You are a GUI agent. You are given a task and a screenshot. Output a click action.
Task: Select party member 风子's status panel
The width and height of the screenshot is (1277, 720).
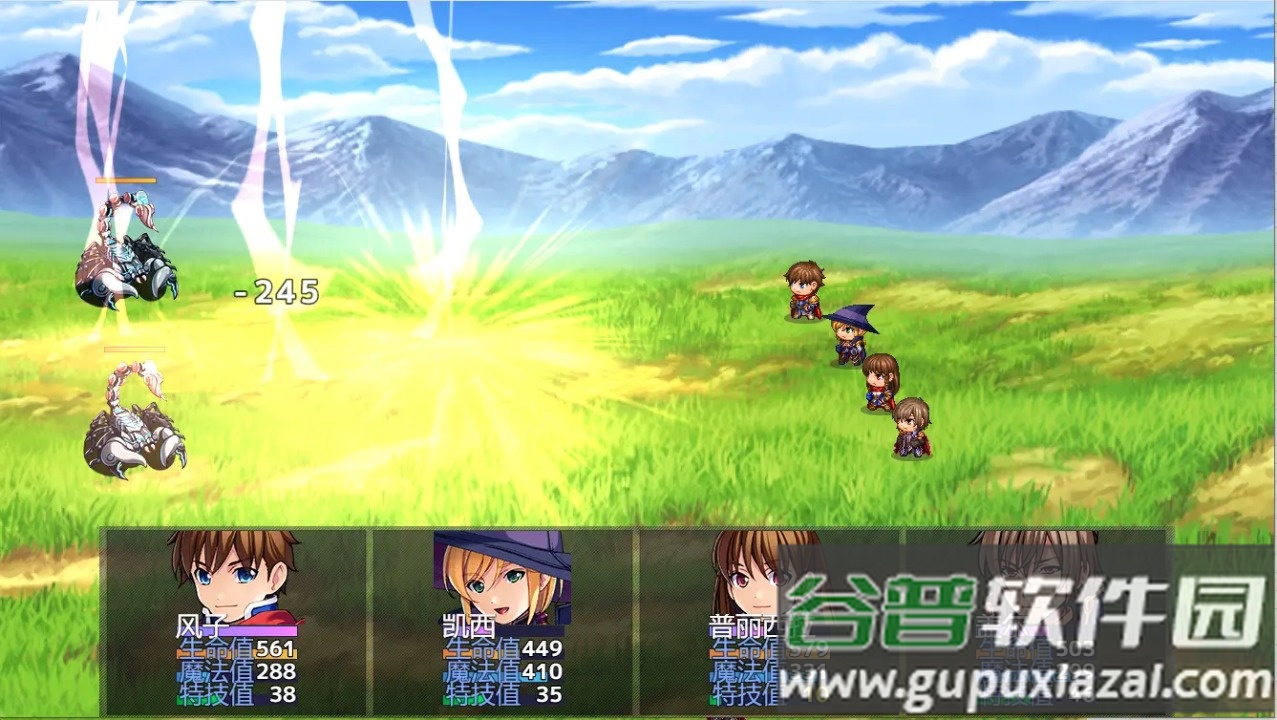236,620
